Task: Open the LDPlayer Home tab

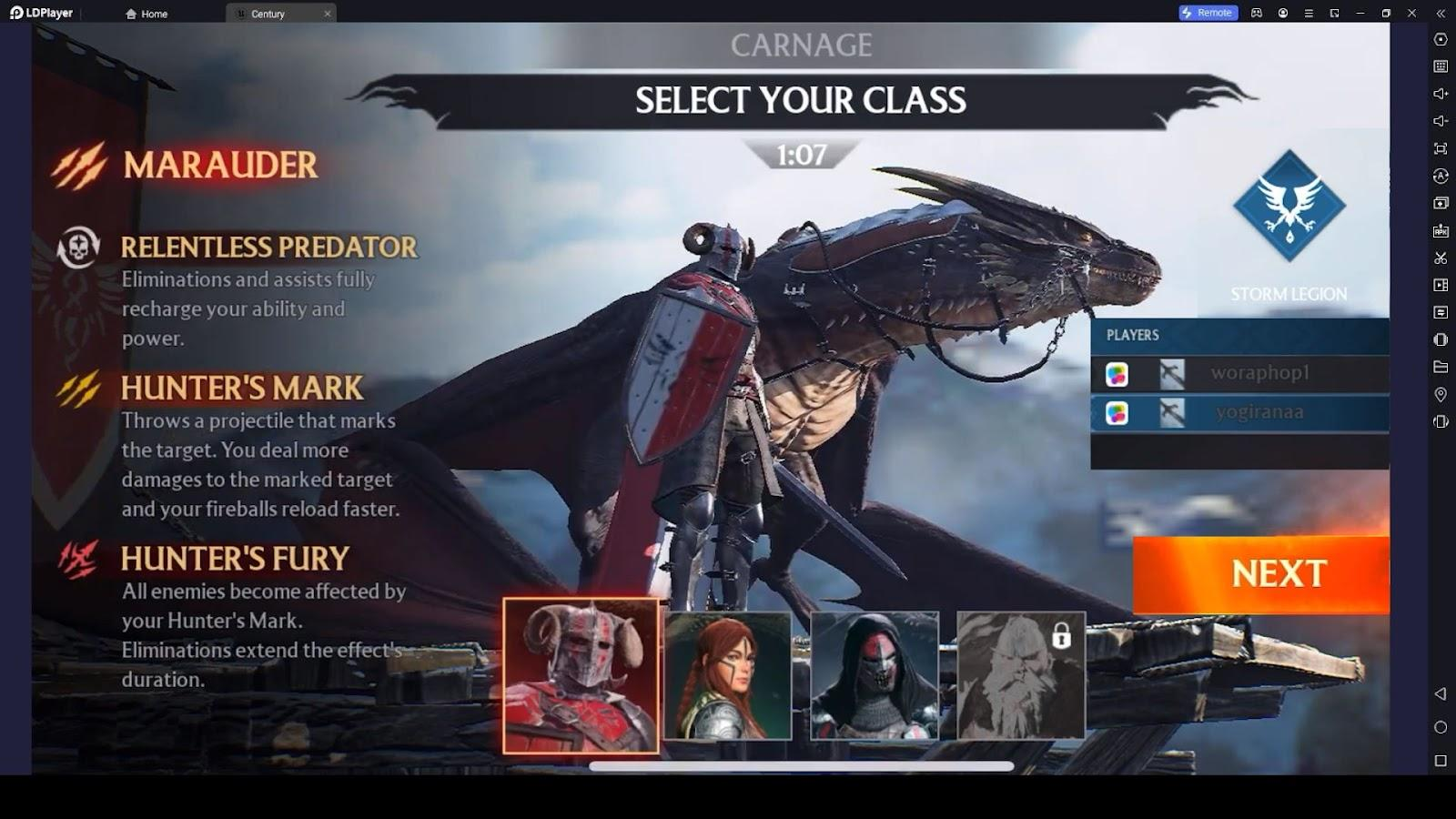Action: click(147, 14)
